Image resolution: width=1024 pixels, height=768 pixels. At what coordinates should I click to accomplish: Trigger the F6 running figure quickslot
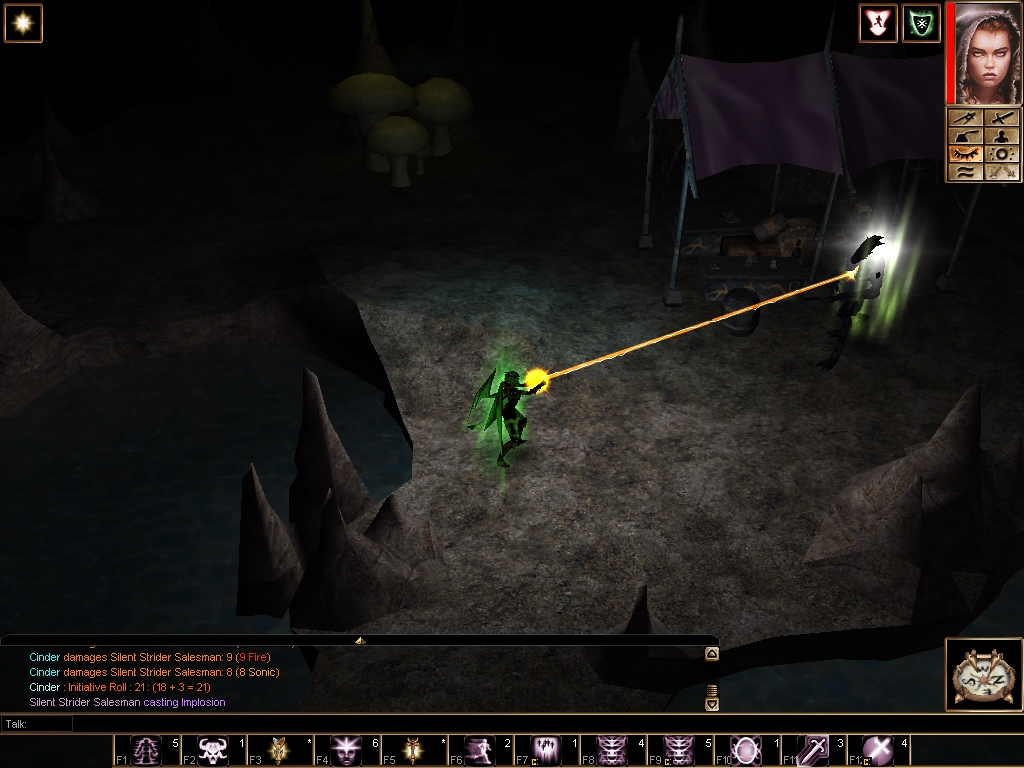(x=481, y=750)
